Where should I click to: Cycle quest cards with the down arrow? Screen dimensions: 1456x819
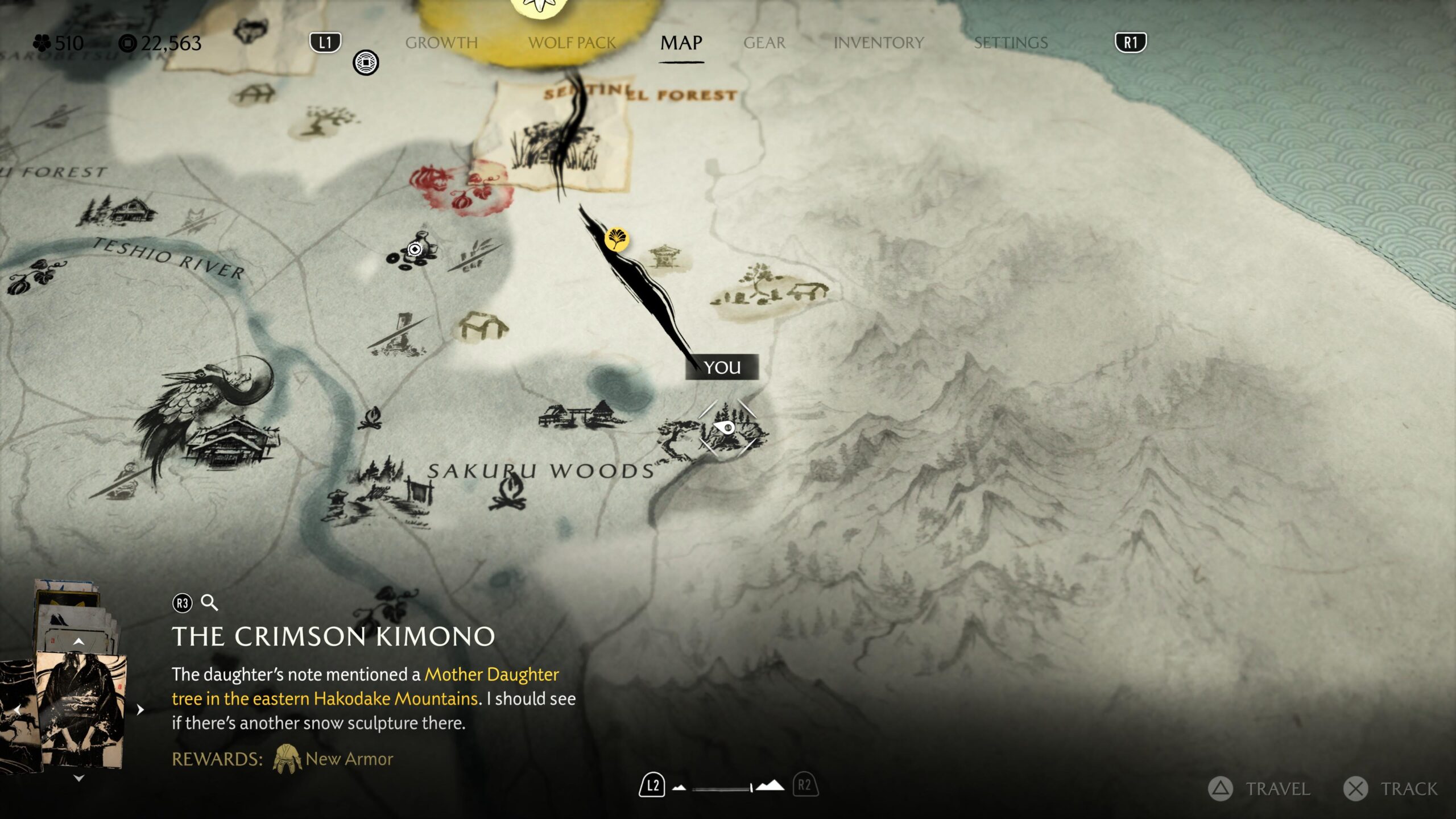(79, 778)
